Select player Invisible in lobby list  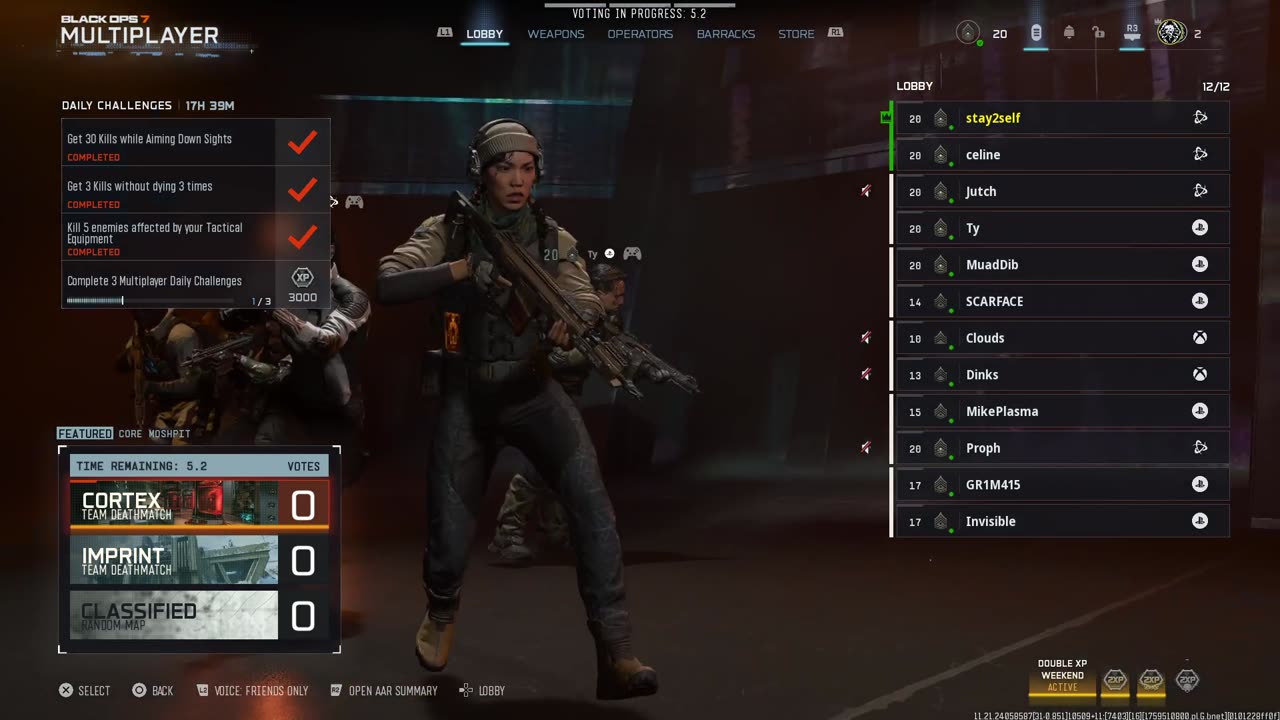click(x=1062, y=521)
